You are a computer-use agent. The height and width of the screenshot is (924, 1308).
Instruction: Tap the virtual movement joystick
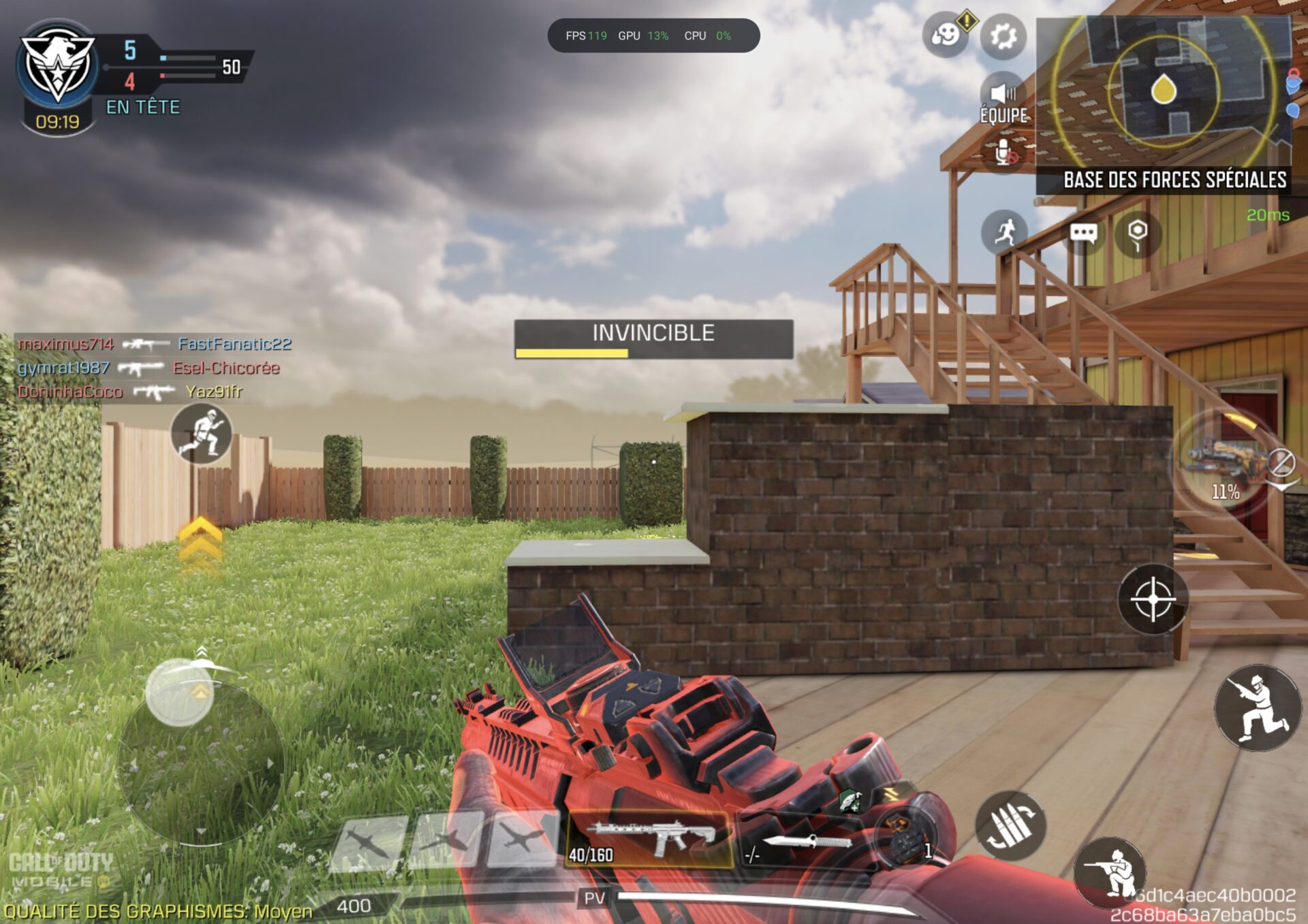pos(181,692)
